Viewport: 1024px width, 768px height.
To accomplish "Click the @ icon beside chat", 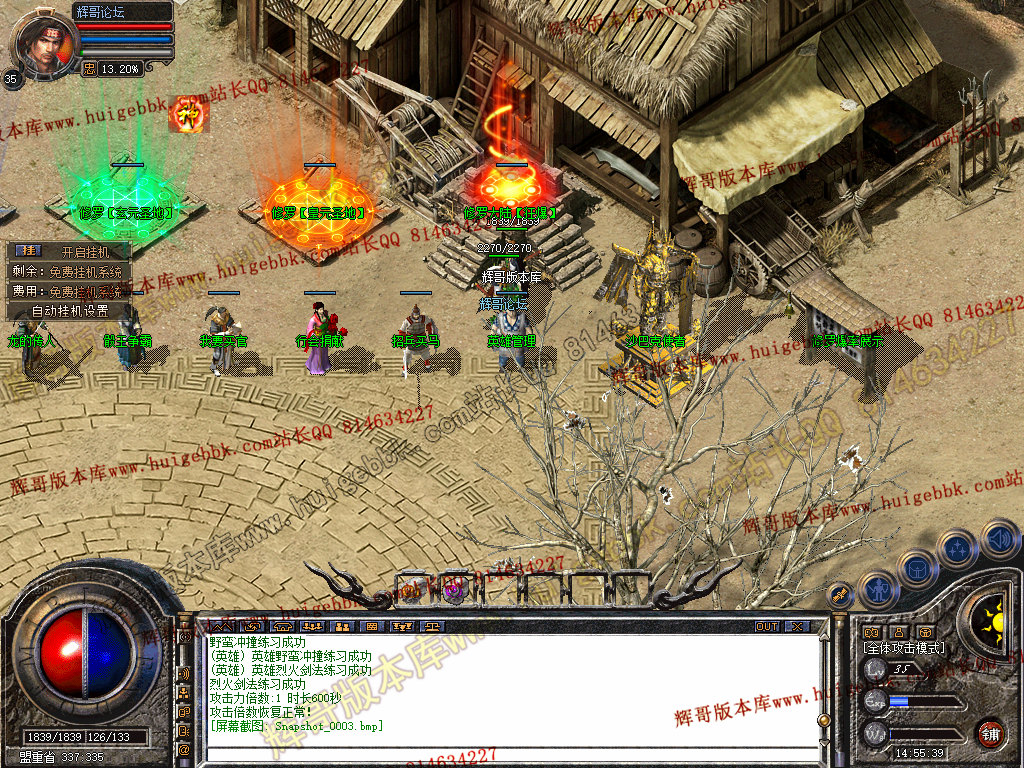I will pos(185,749).
